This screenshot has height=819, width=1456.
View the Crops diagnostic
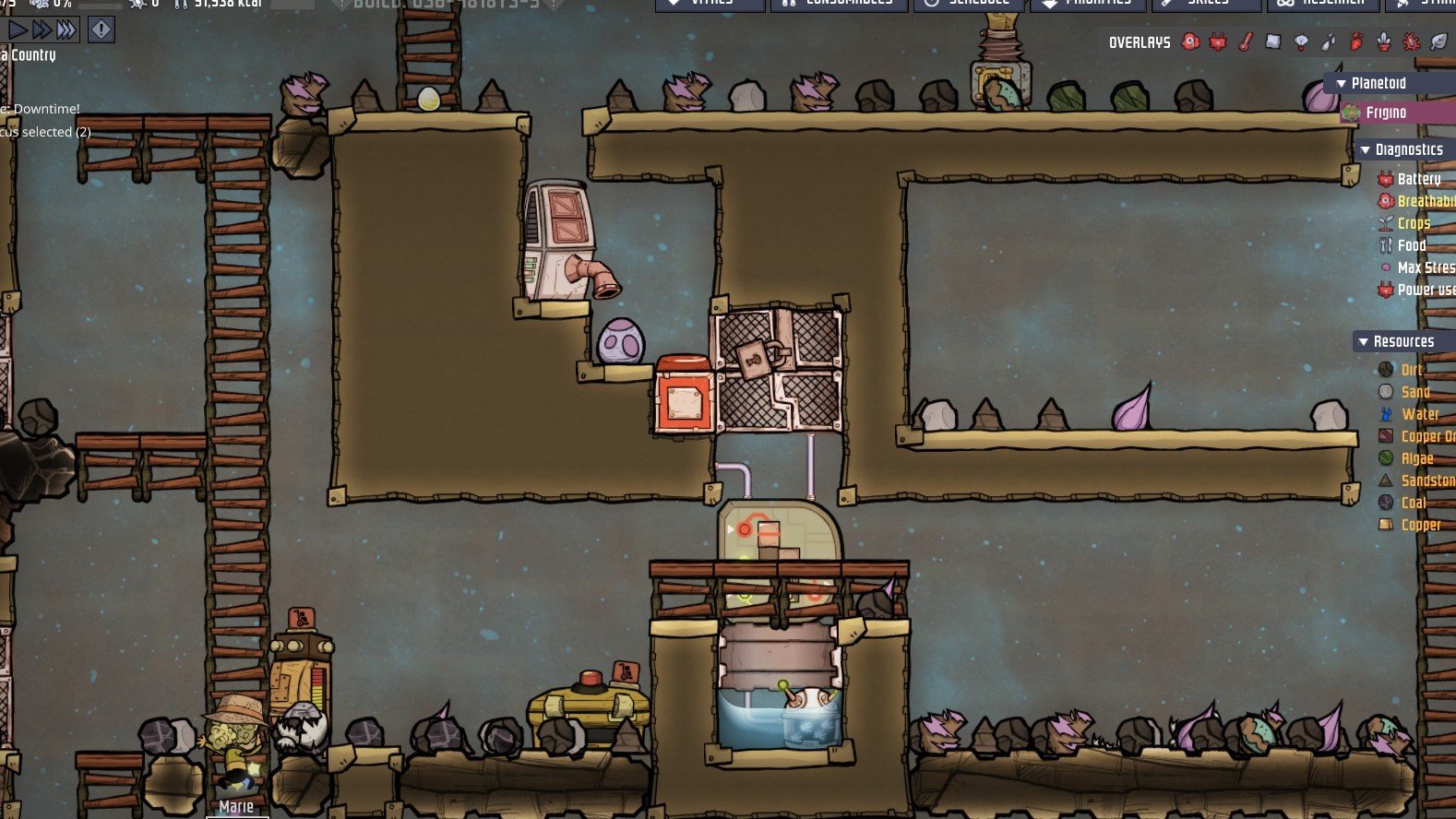click(1413, 223)
